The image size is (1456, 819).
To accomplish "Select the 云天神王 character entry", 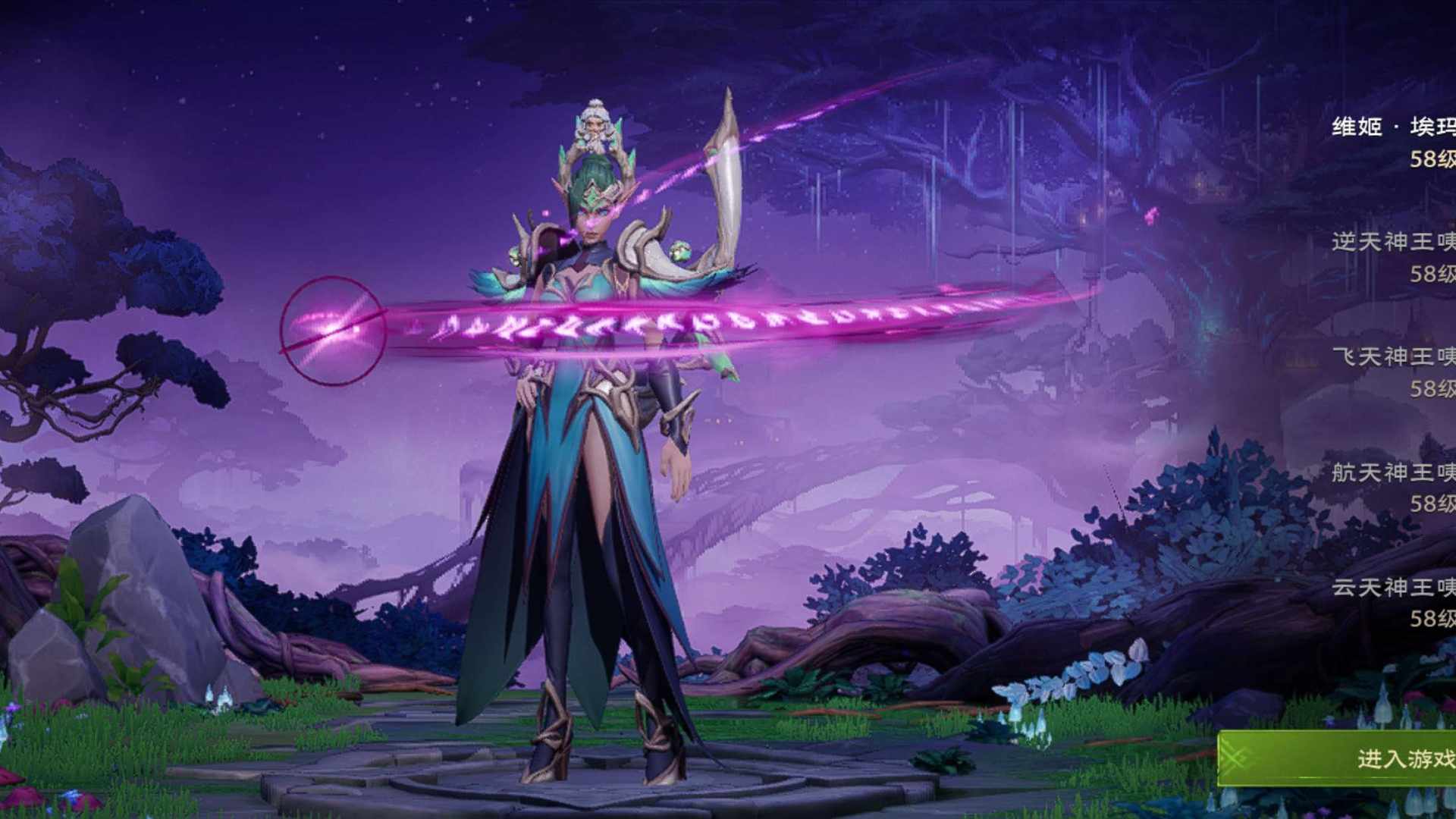I will (1394, 602).
